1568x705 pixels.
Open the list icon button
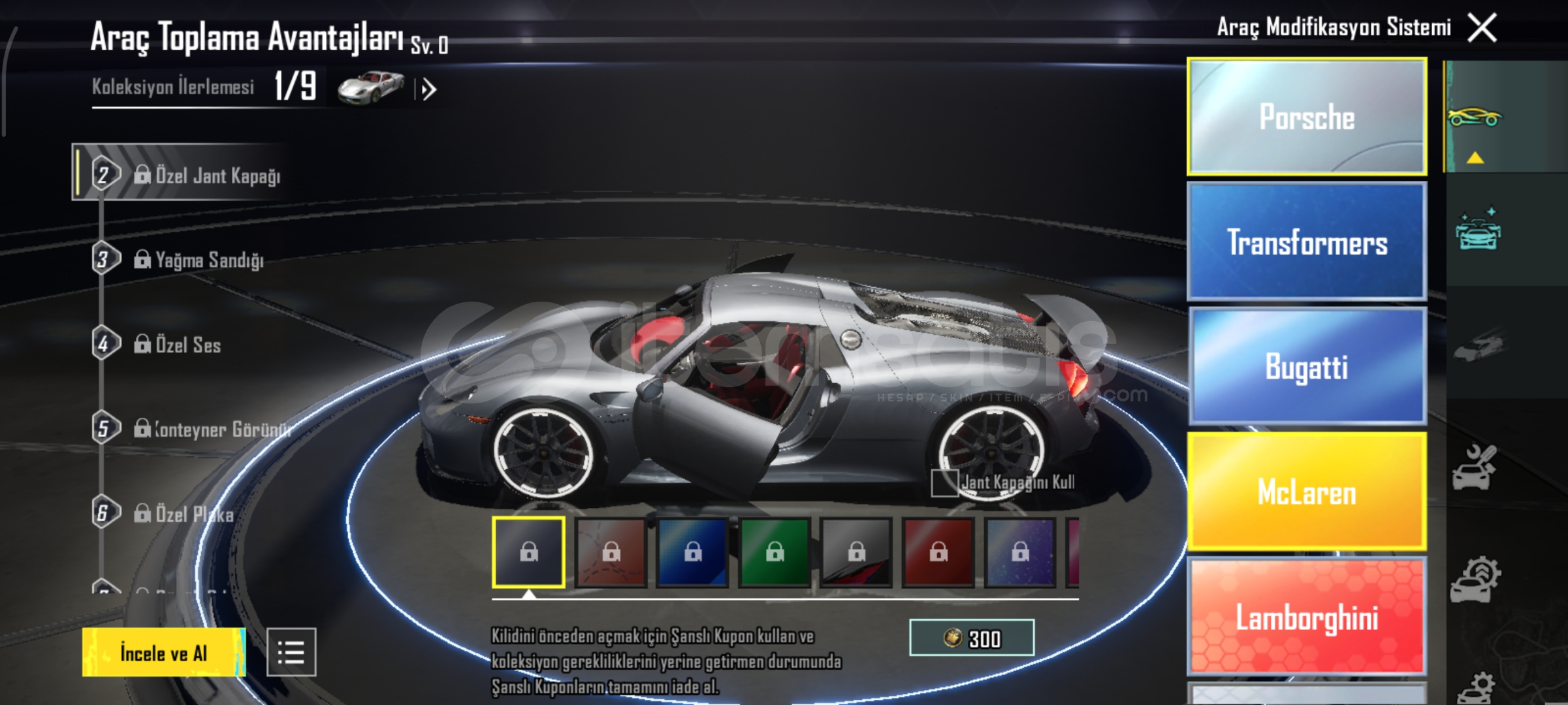tap(291, 652)
